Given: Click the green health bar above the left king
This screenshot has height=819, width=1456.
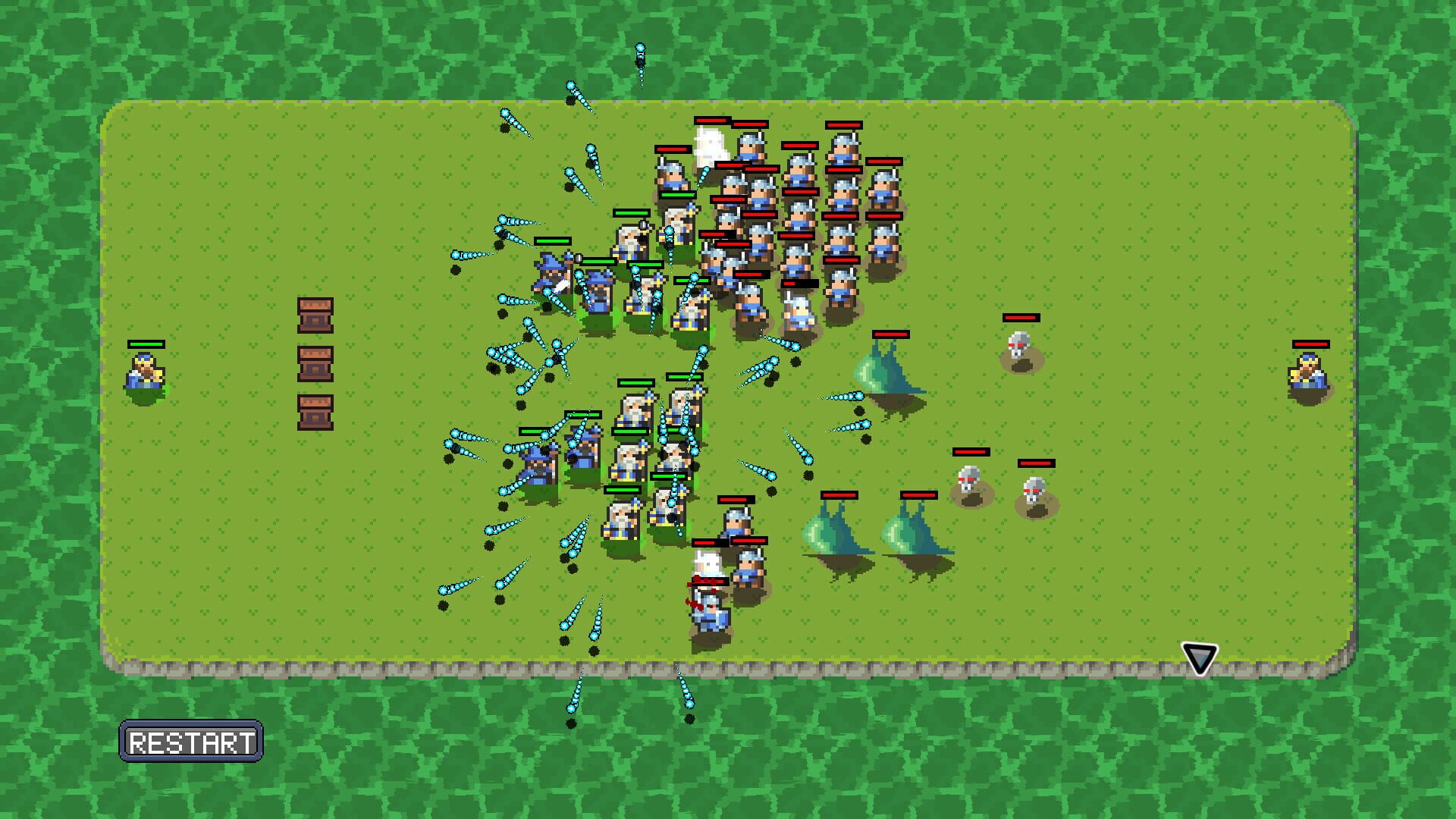Looking at the screenshot, I should pyautogui.click(x=146, y=344).
